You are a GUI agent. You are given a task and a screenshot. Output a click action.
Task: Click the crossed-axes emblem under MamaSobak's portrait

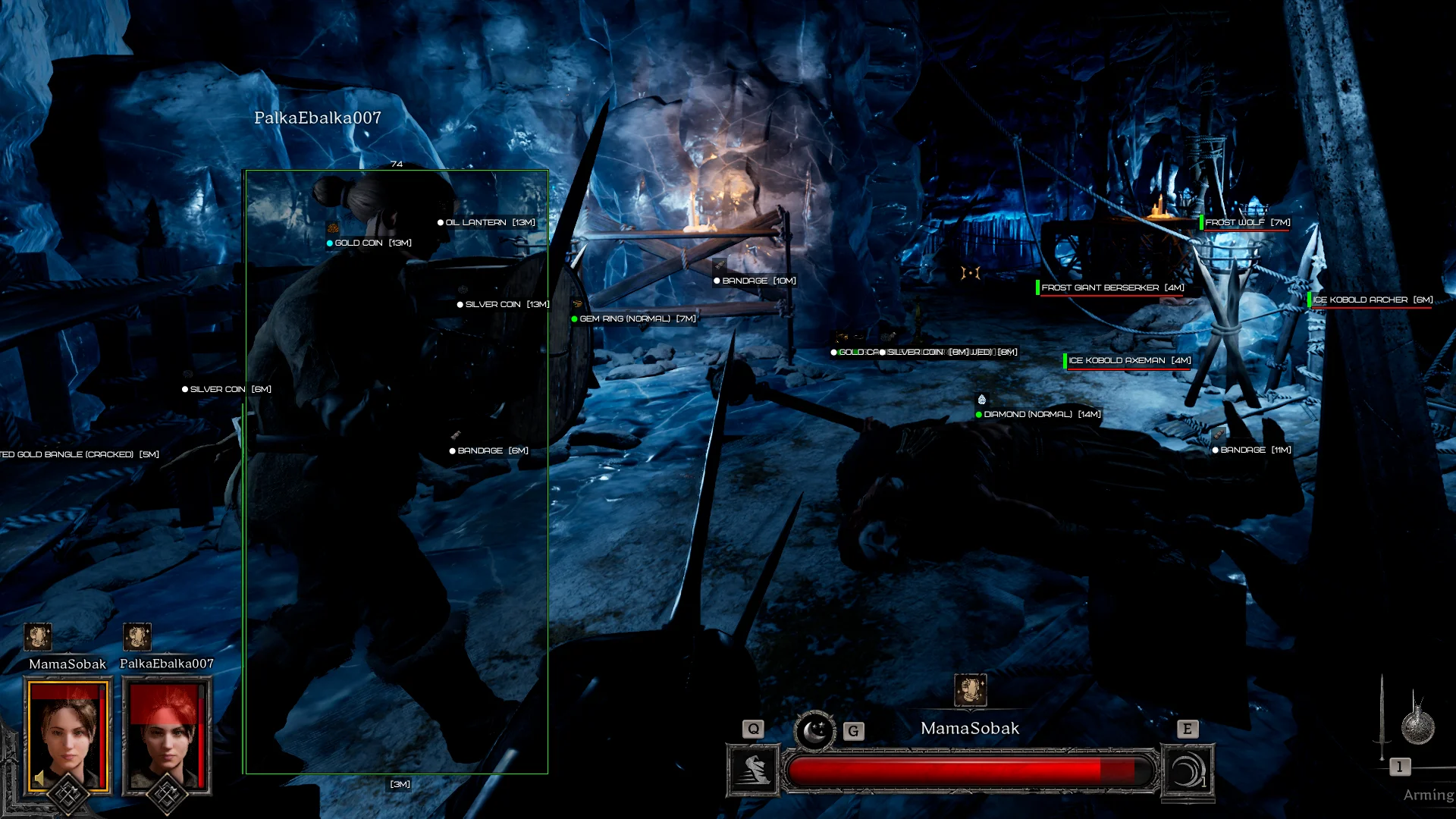tap(67, 795)
